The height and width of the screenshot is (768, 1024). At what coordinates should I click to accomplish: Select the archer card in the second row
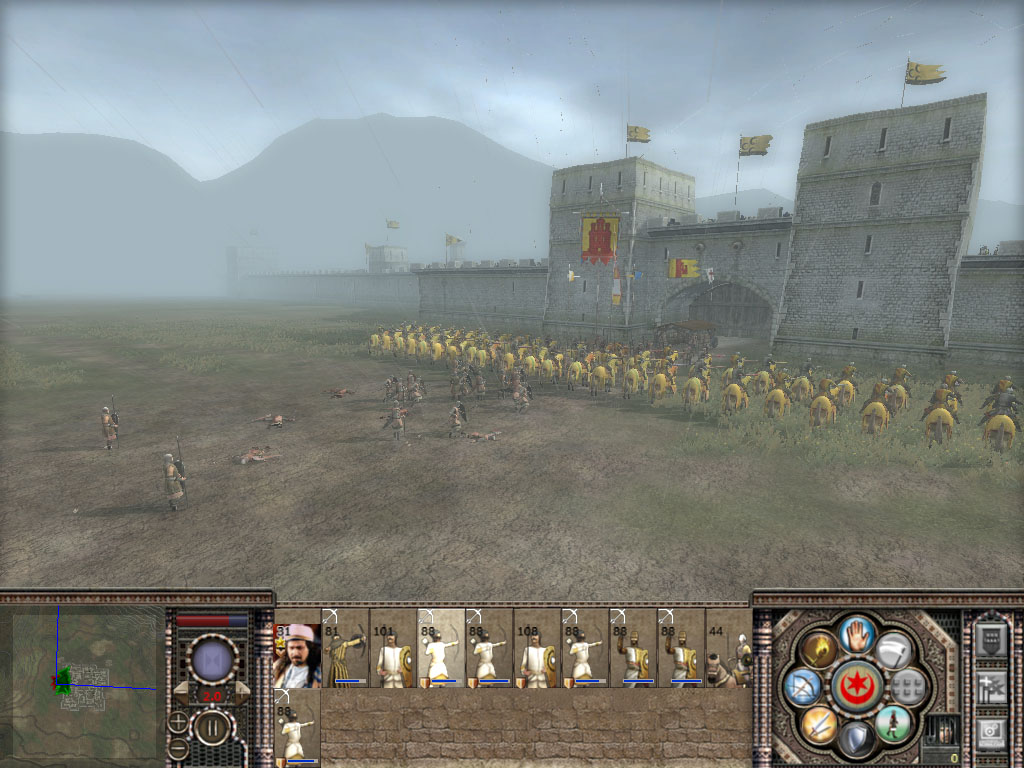pos(297,728)
